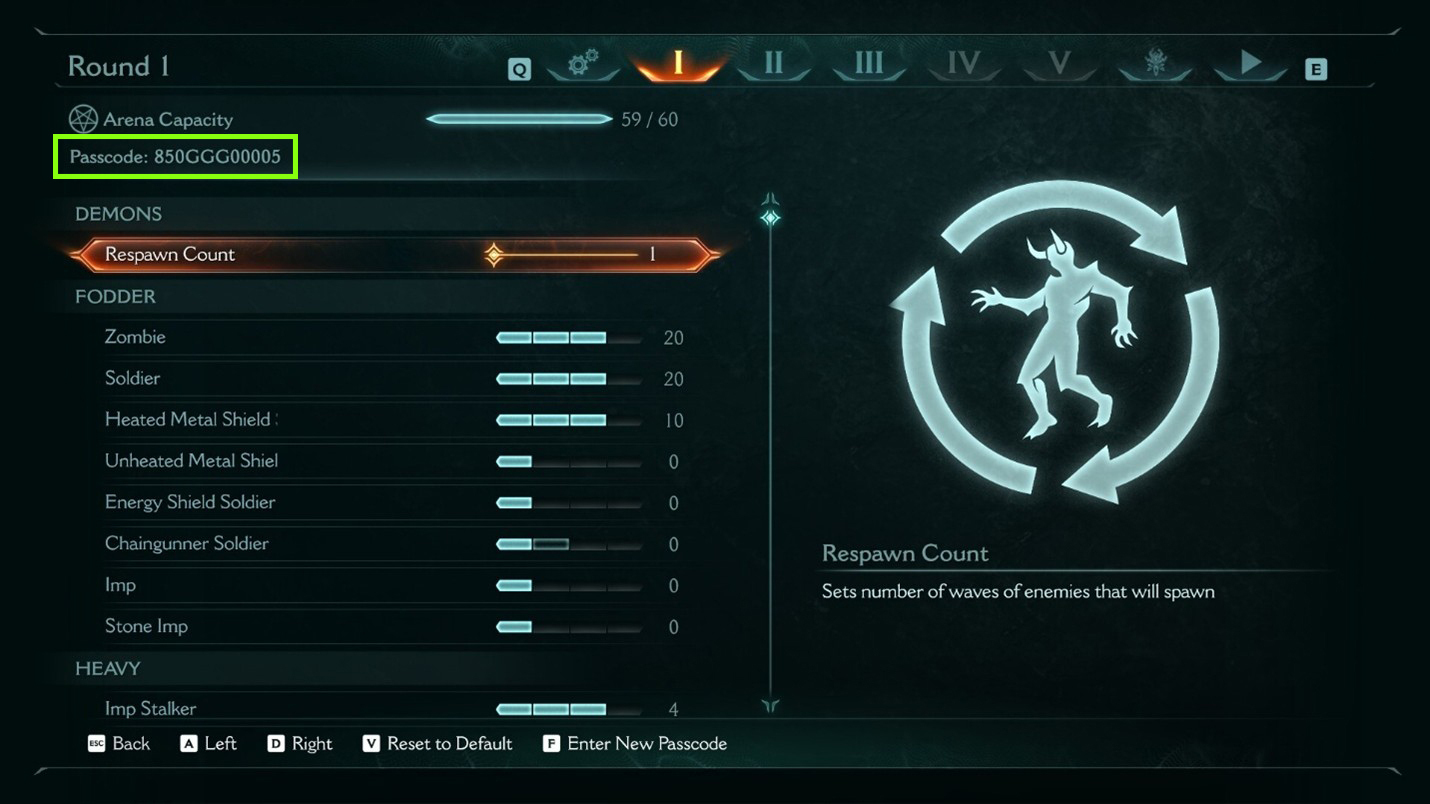Open the Round IV tab
This screenshot has height=804, width=1430.
(963, 62)
